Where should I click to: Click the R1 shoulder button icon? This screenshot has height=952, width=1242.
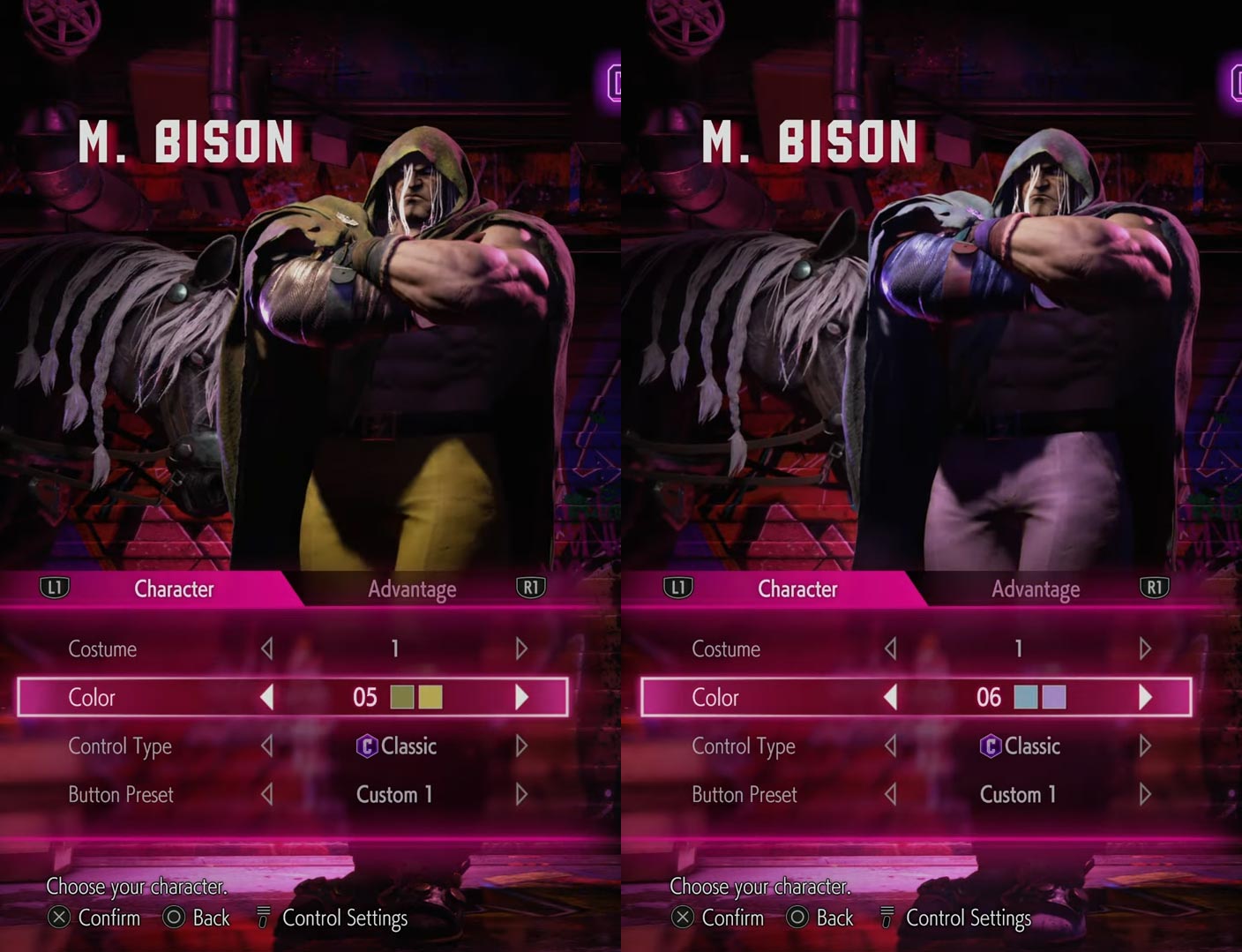(530, 586)
